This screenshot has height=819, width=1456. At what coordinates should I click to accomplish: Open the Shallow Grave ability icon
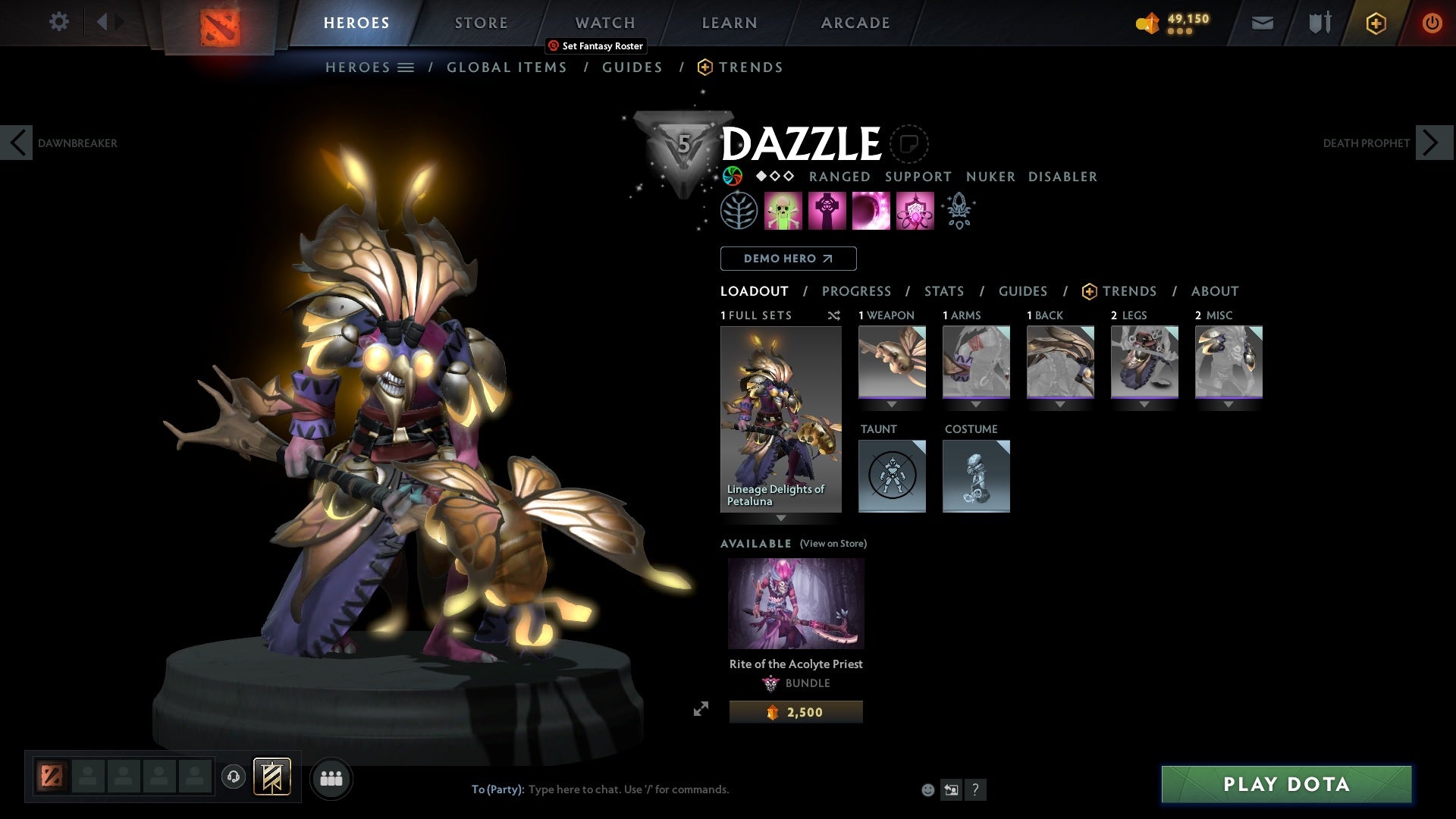[827, 210]
